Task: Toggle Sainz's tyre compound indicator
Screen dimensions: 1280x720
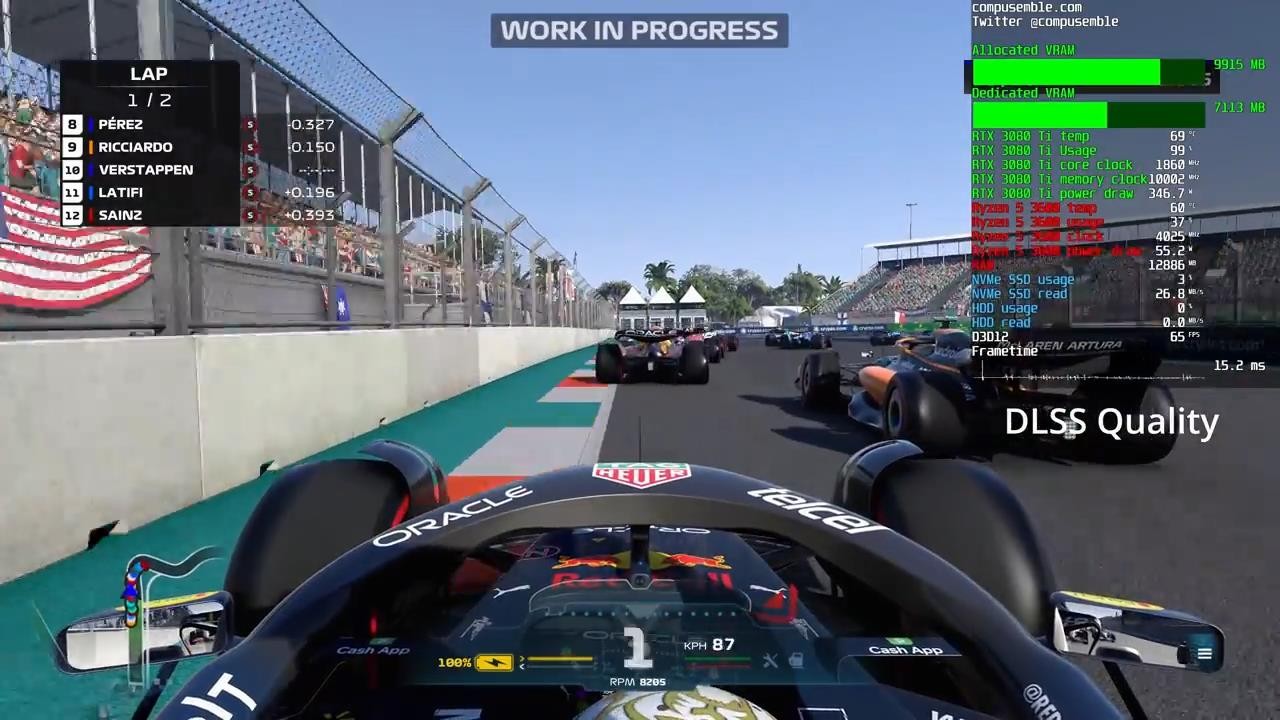Action: pos(249,215)
